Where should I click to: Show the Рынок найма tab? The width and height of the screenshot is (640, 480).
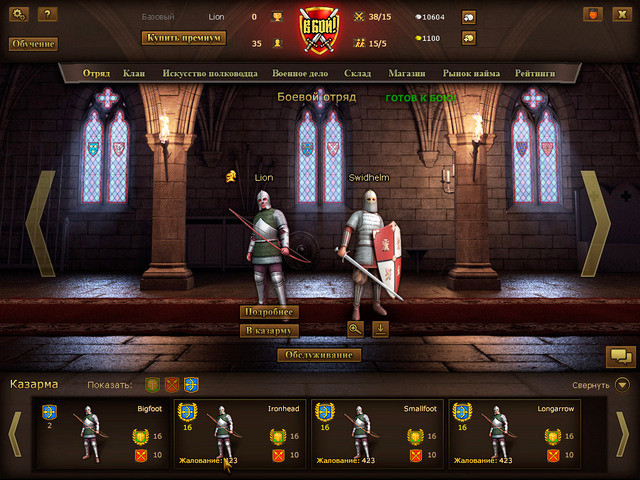pos(471,73)
